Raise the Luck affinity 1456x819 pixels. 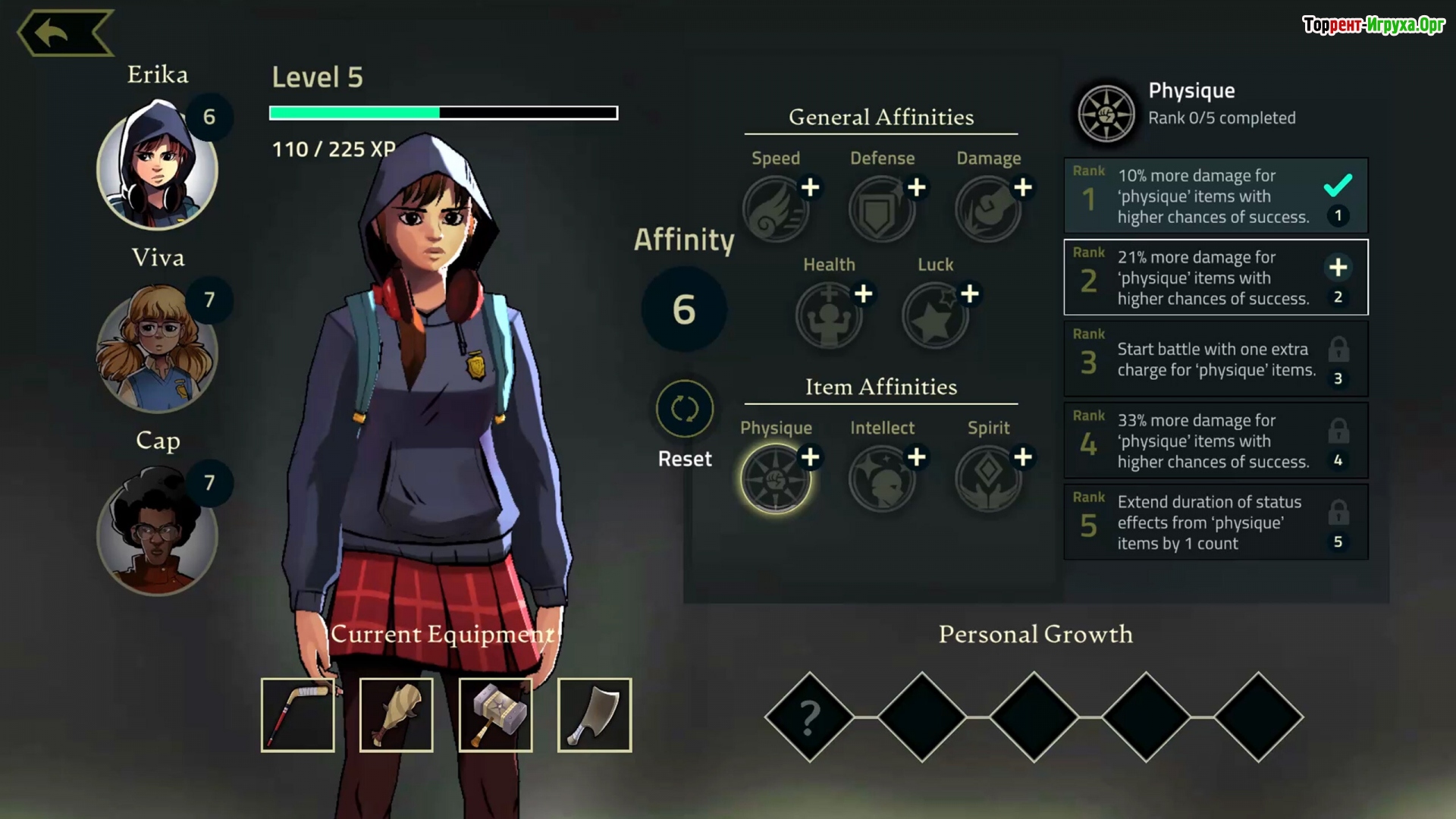(x=969, y=293)
